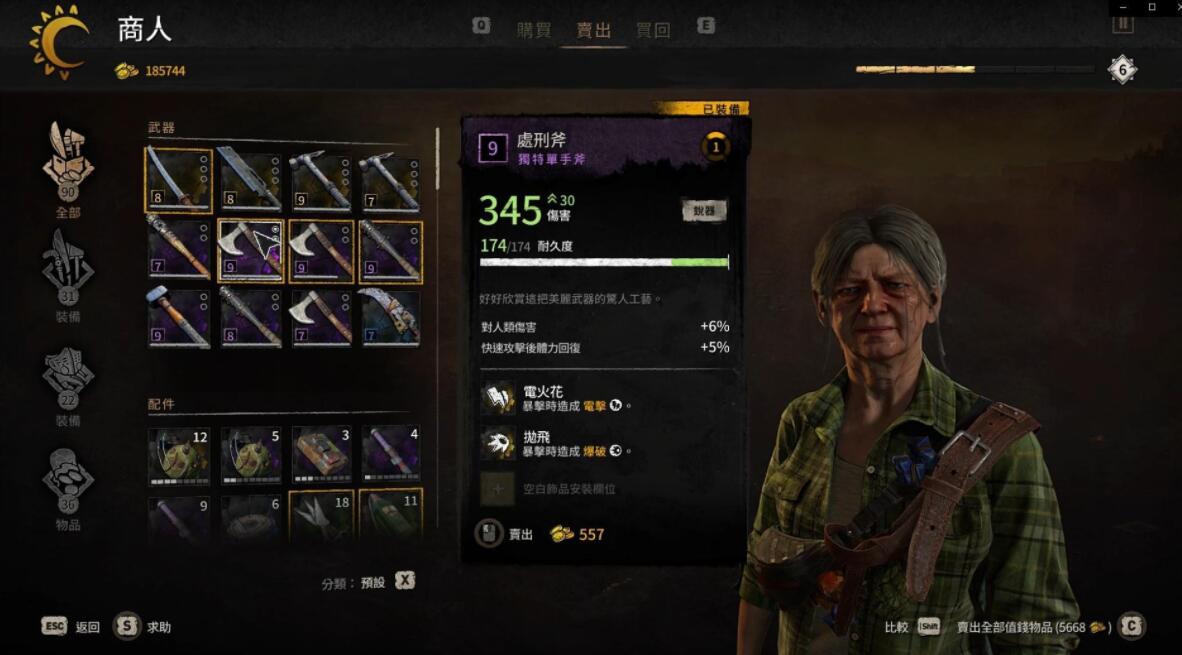Choose the accessory stack of 11

coord(390,515)
